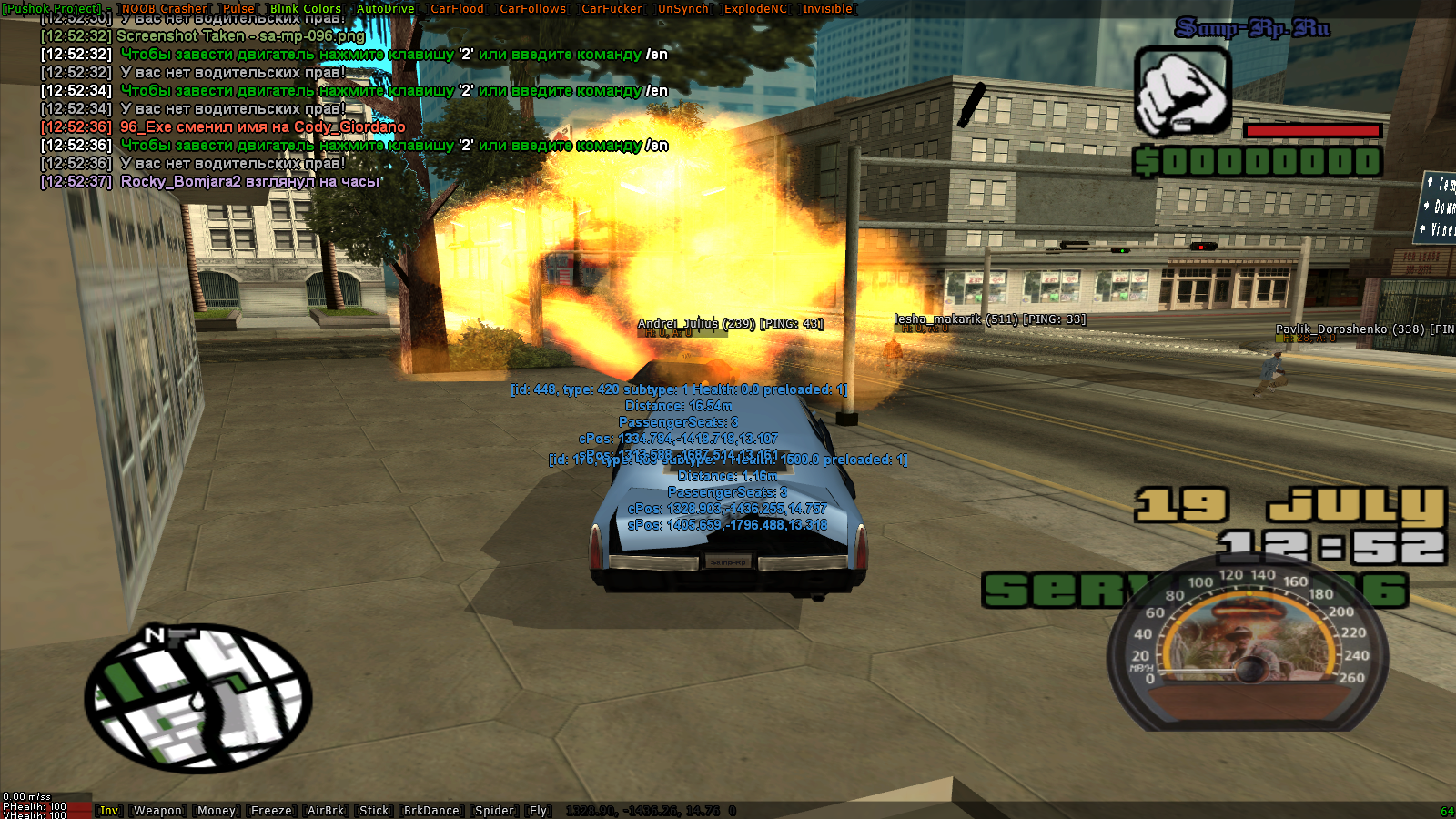Viewport: 1456px width, 819px height.
Task: Select the fist weapon icon
Action: pyautogui.click(x=1182, y=93)
